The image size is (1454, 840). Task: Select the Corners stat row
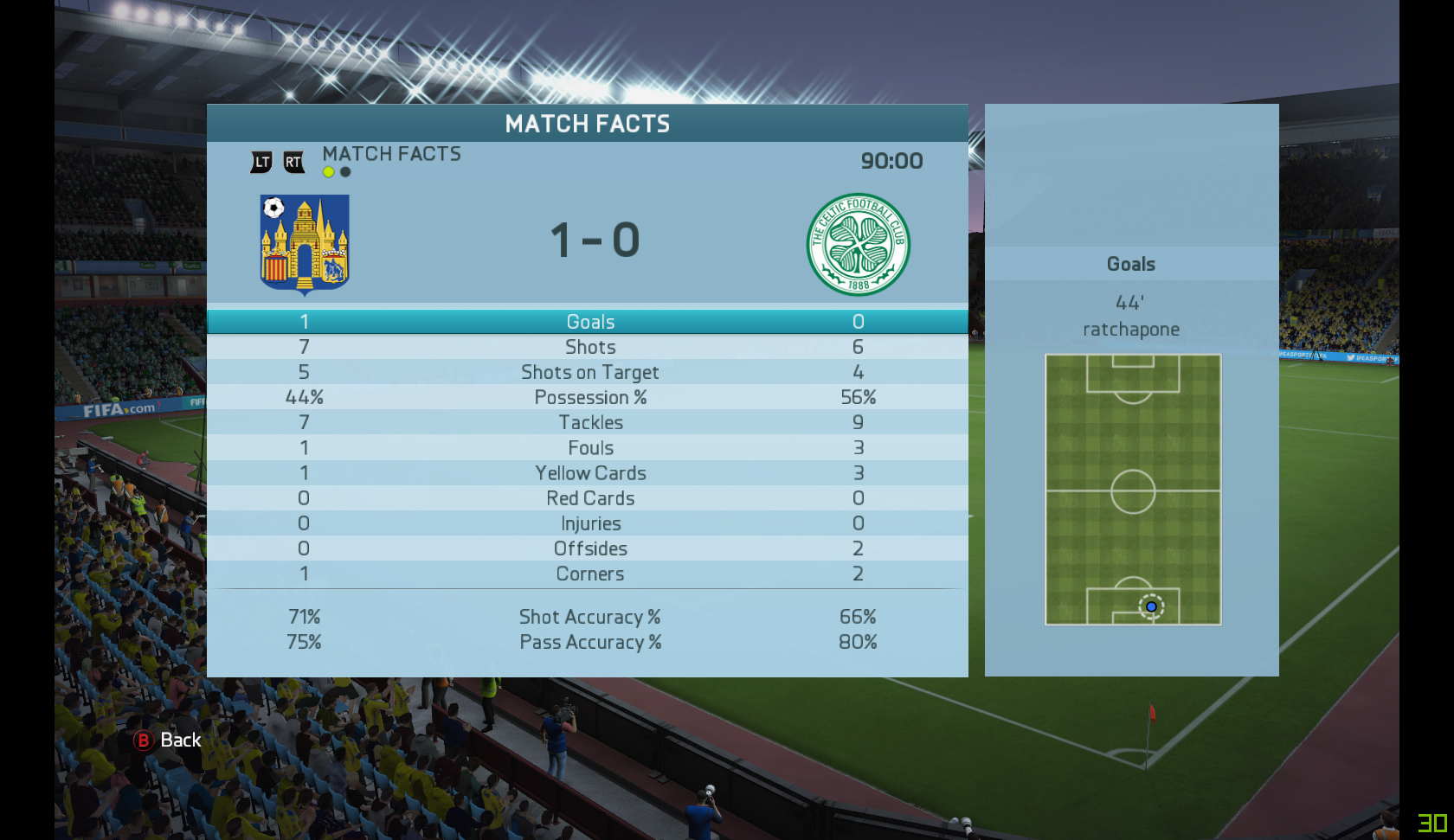tap(589, 574)
